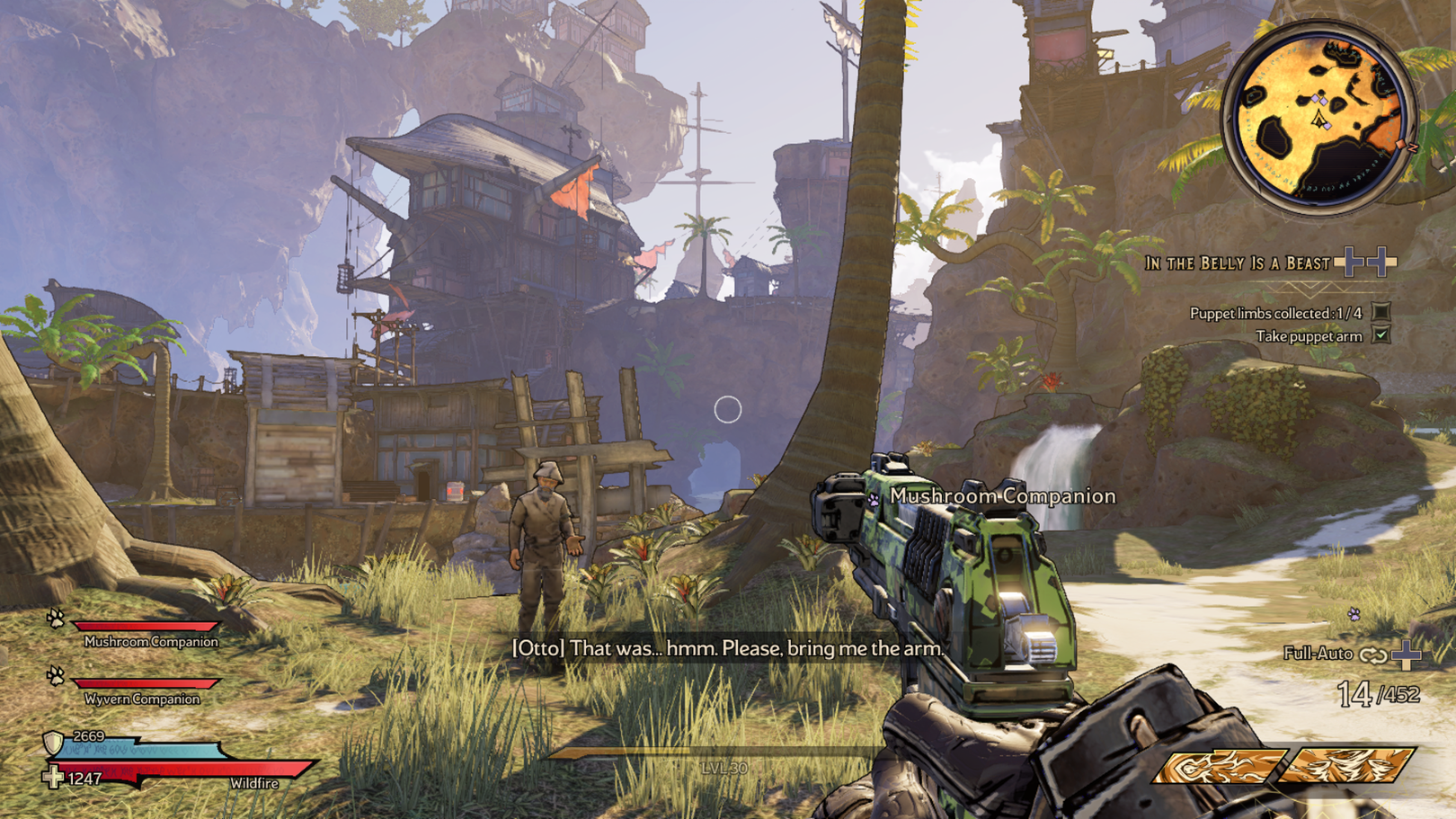Click the Puppet limbs collected objective checkbox
Image resolution: width=1456 pixels, height=819 pixels.
[1381, 312]
